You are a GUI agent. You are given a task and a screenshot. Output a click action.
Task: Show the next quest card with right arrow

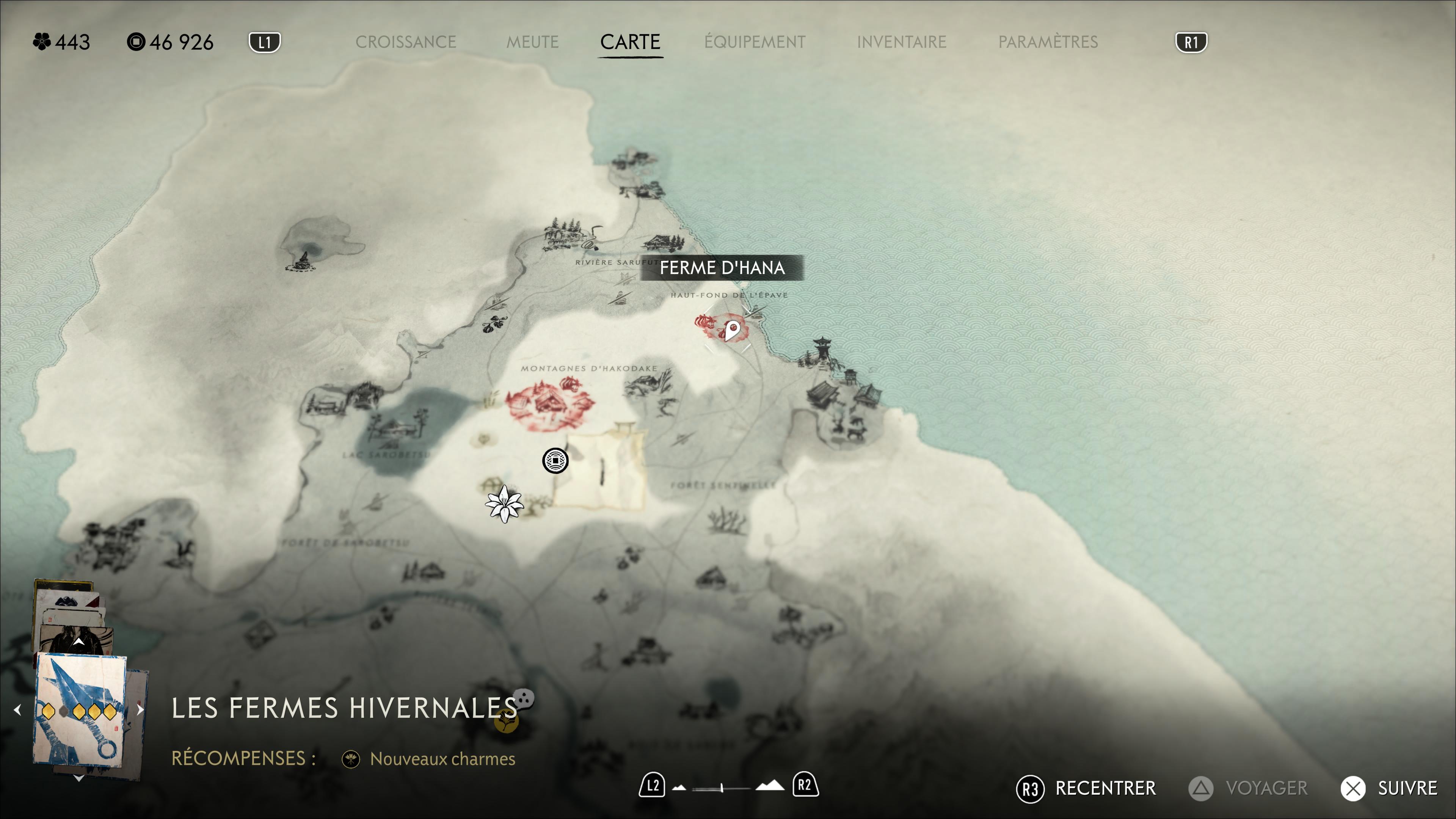click(140, 709)
